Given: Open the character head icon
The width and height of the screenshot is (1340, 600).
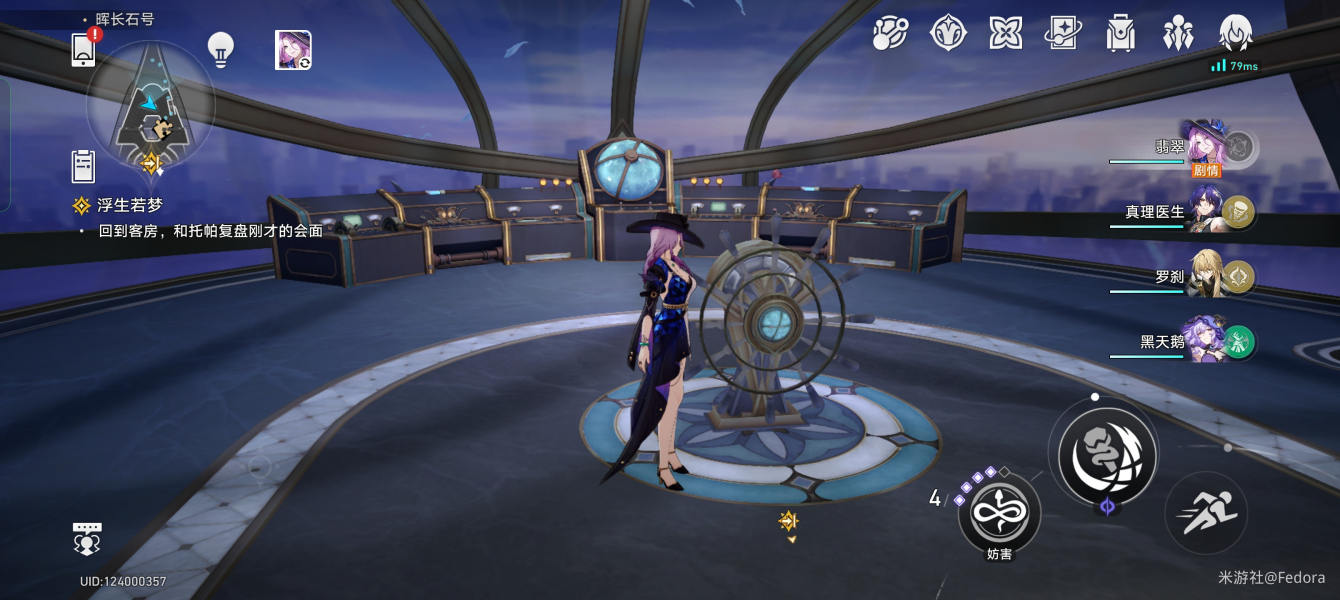Looking at the screenshot, I should [1236, 33].
